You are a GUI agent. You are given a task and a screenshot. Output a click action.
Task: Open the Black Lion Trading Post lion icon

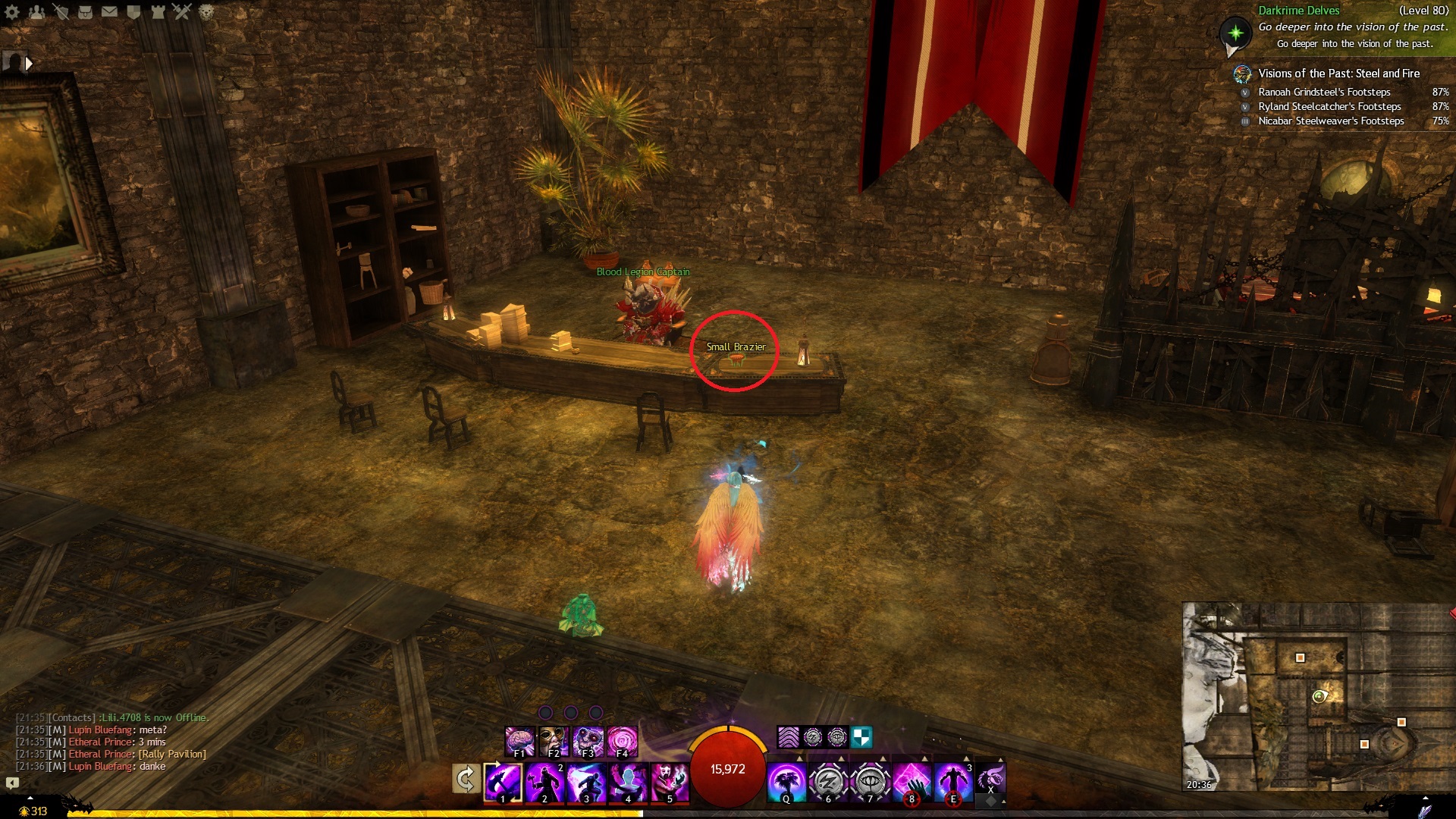coord(206,12)
